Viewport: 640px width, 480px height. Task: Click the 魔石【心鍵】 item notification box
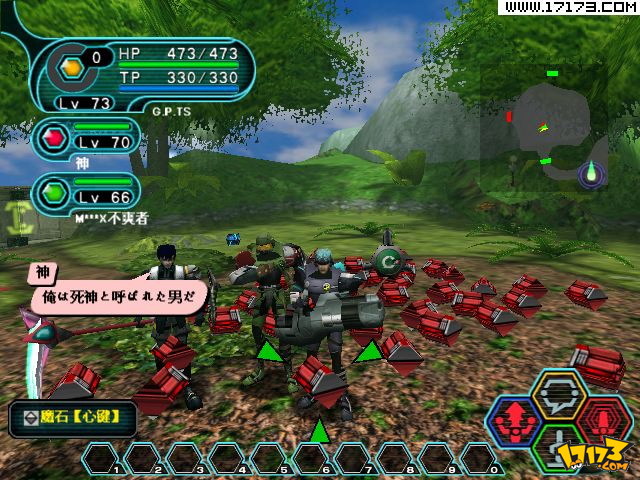pos(73,420)
